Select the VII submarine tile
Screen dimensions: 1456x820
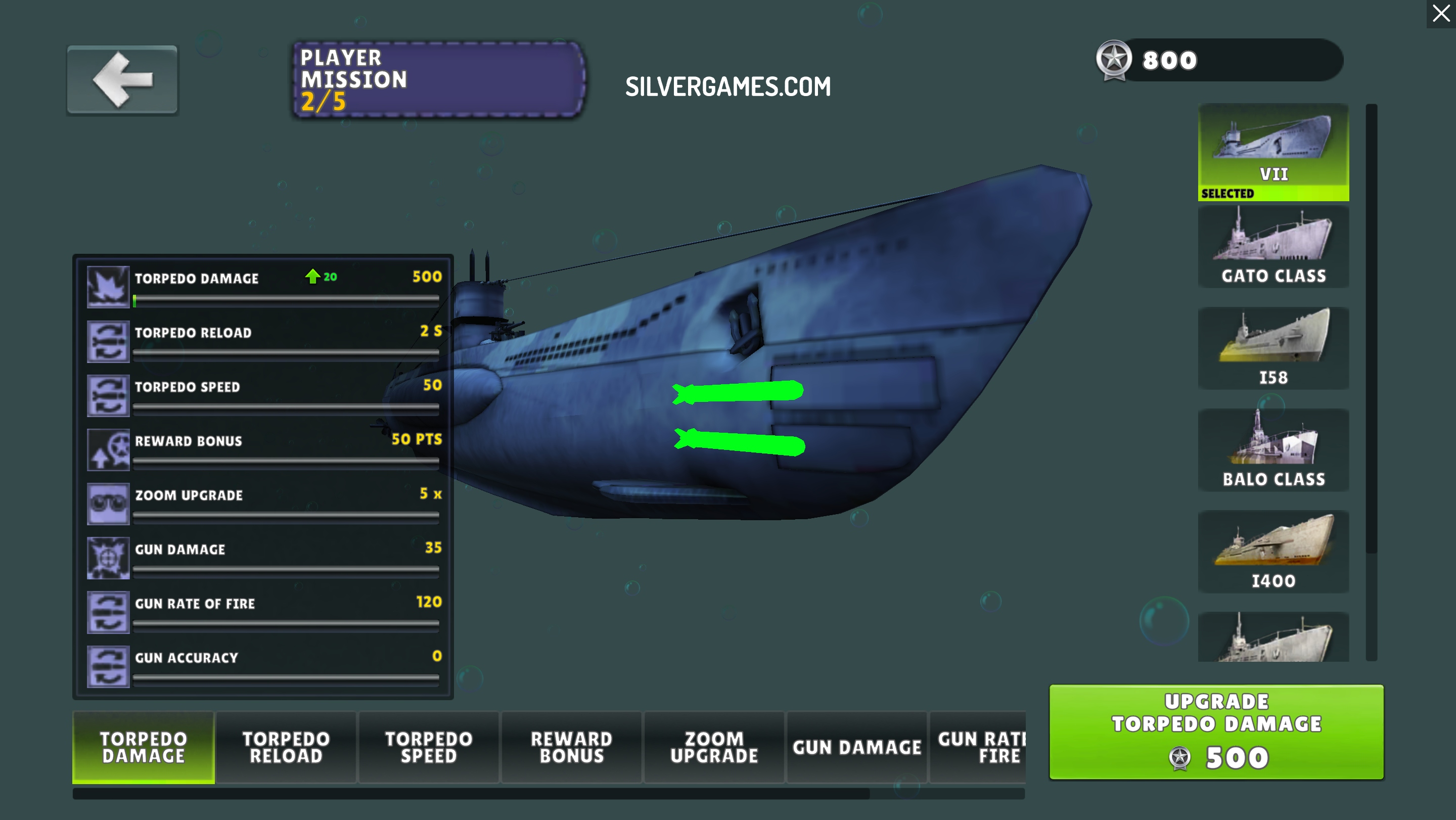tap(1273, 152)
